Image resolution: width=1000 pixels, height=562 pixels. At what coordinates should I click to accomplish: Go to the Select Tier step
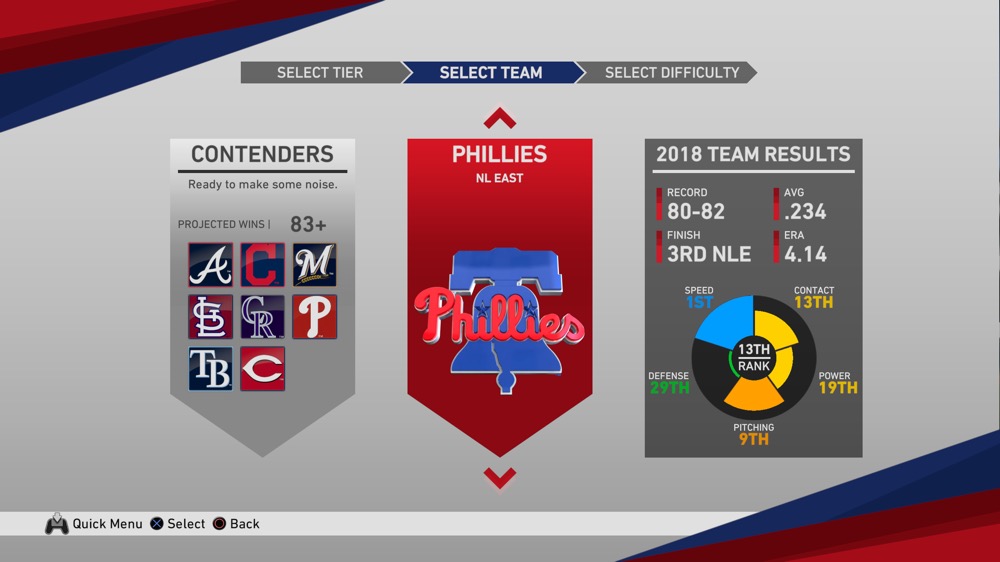[320, 73]
